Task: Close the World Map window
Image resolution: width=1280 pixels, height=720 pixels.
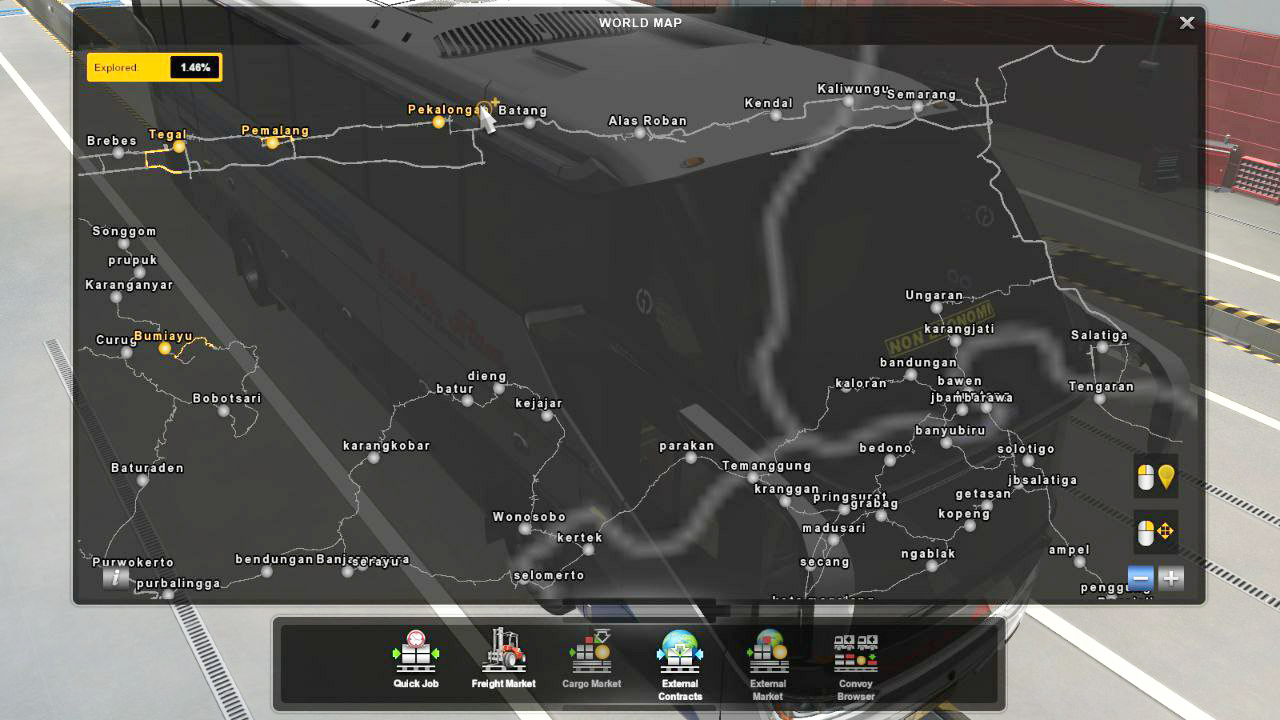Action: [x=1186, y=22]
